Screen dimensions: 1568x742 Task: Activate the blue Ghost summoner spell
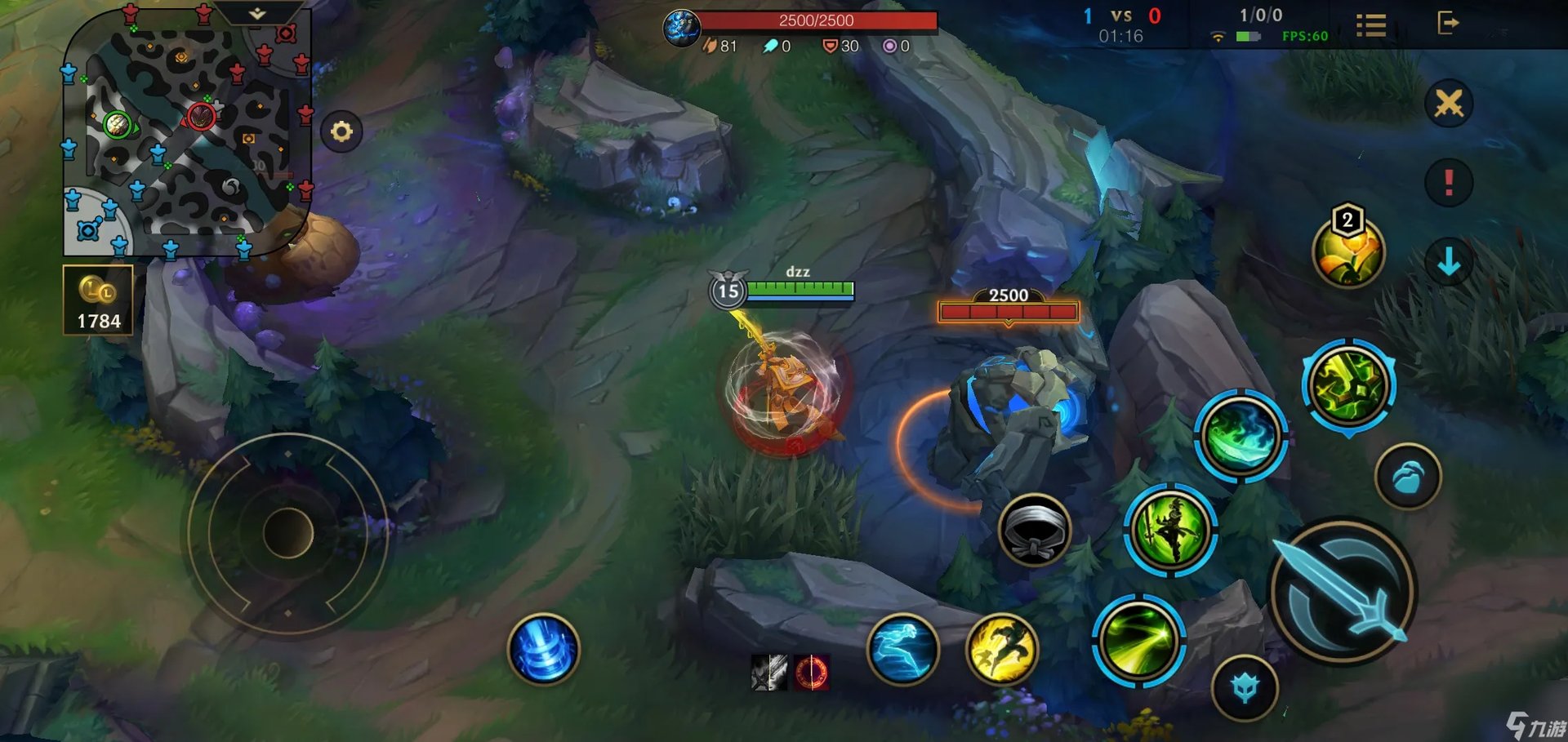[903, 649]
